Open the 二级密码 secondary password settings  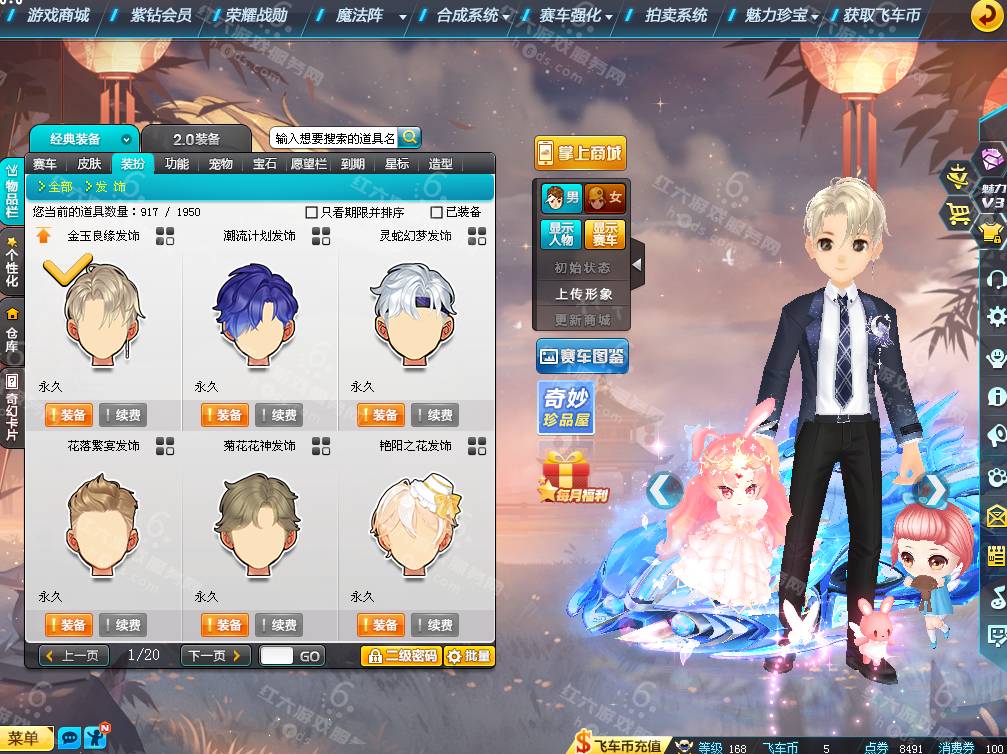400,656
